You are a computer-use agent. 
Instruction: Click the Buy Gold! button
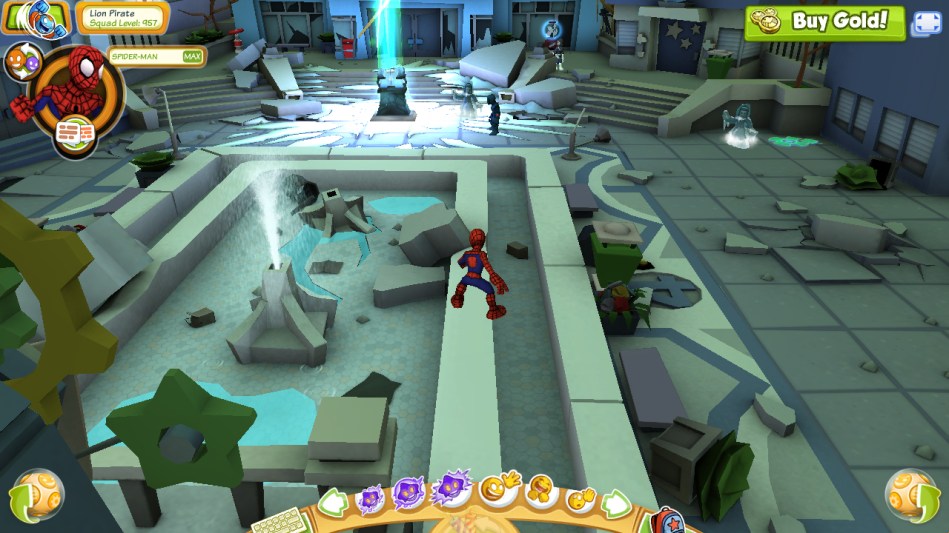[x=824, y=21]
